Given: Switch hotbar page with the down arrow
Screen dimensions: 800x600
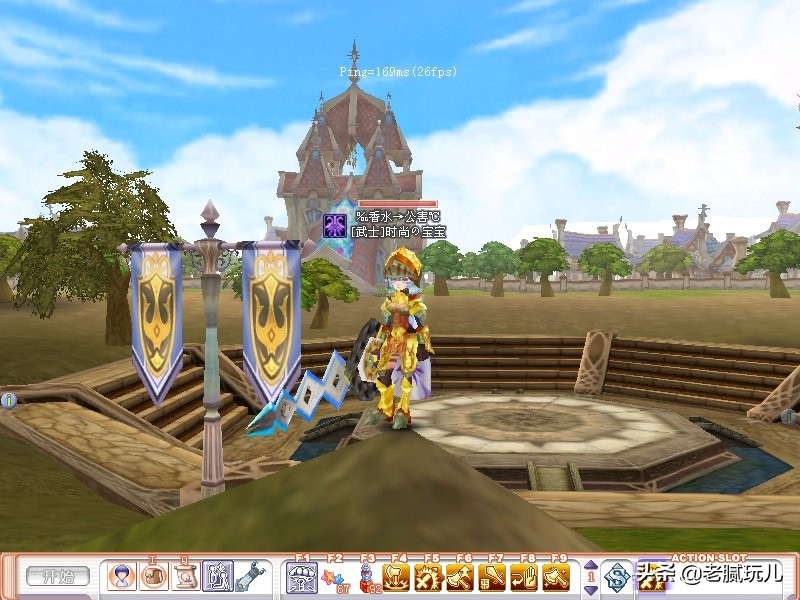Looking at the screenshot, I should pos(590,588).
